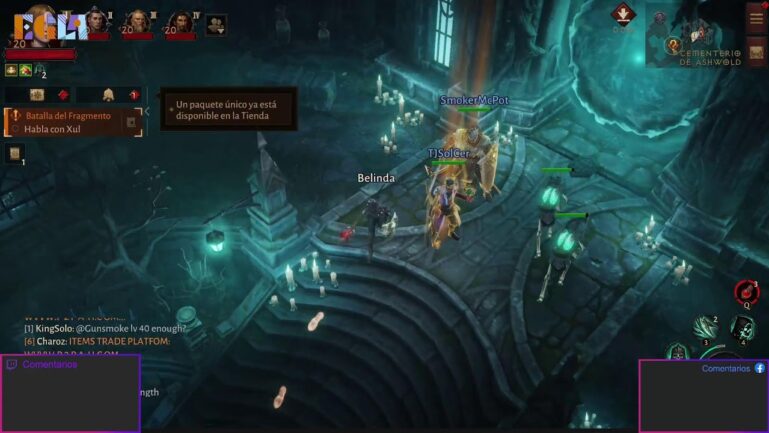Open the inventory bag button
The image size is (769, 433).
(756, 52)
